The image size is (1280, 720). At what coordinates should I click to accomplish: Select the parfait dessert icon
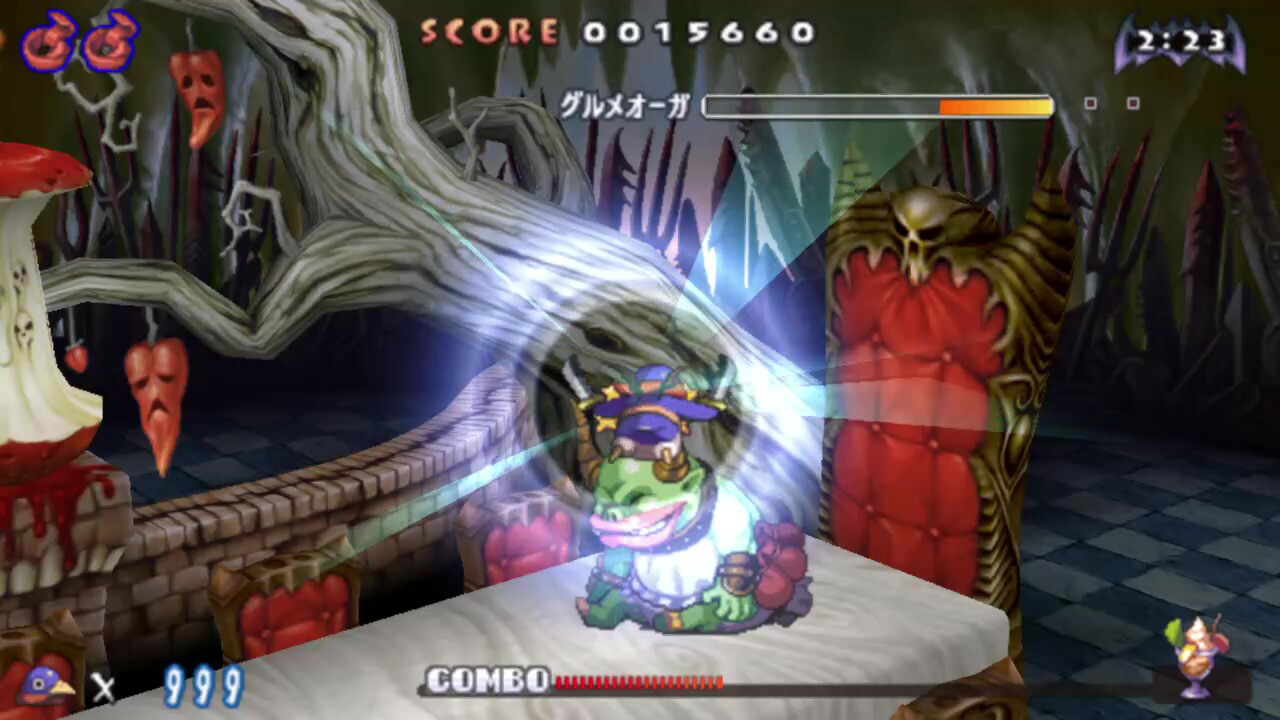(x=1197, y=656)
